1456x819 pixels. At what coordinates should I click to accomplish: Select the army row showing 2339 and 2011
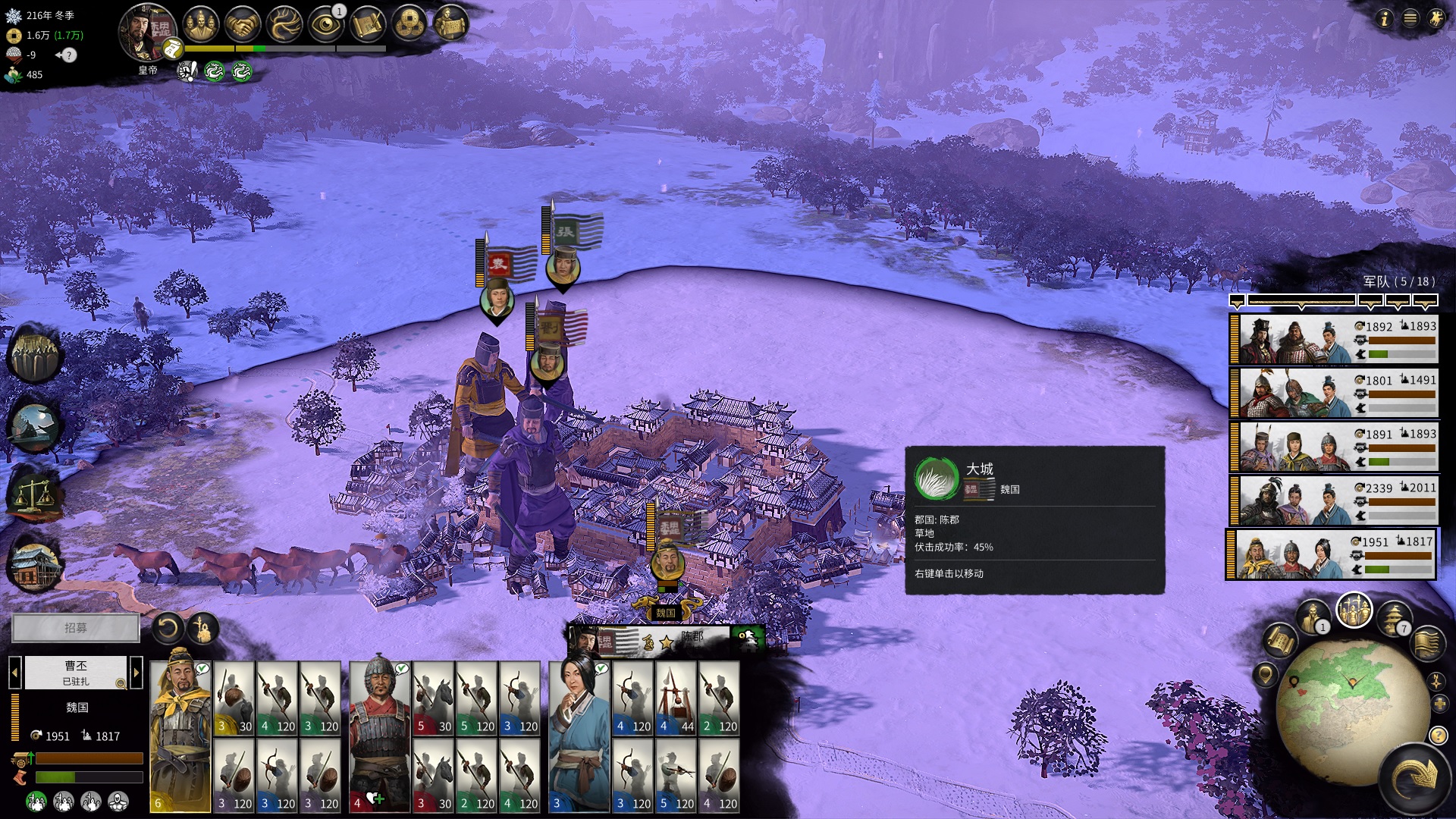(x=1333, y=500)
